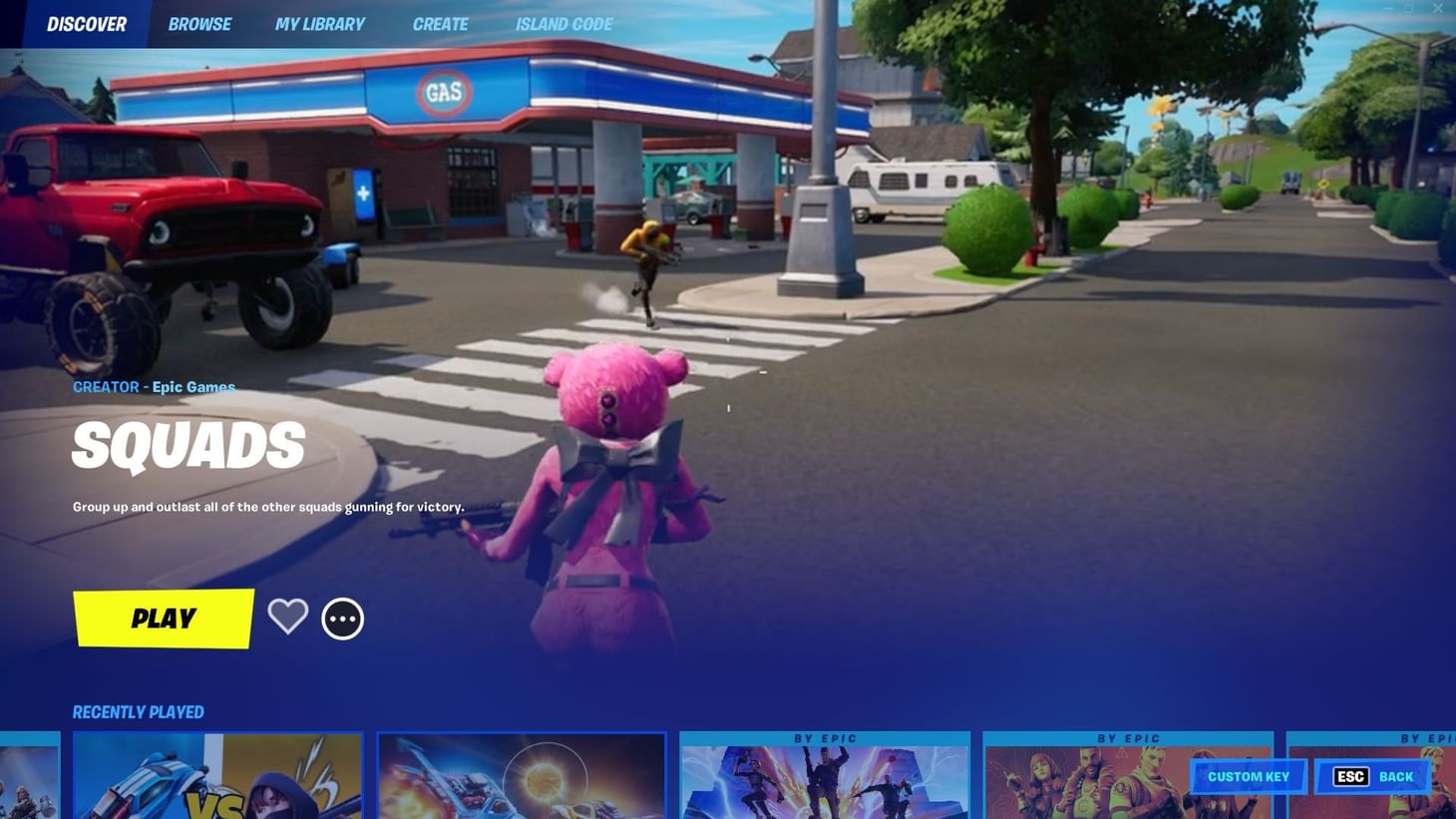Screen dimensions: 1456x819
Task: Open the Island Code tab
Action: [x=563, y=23]
